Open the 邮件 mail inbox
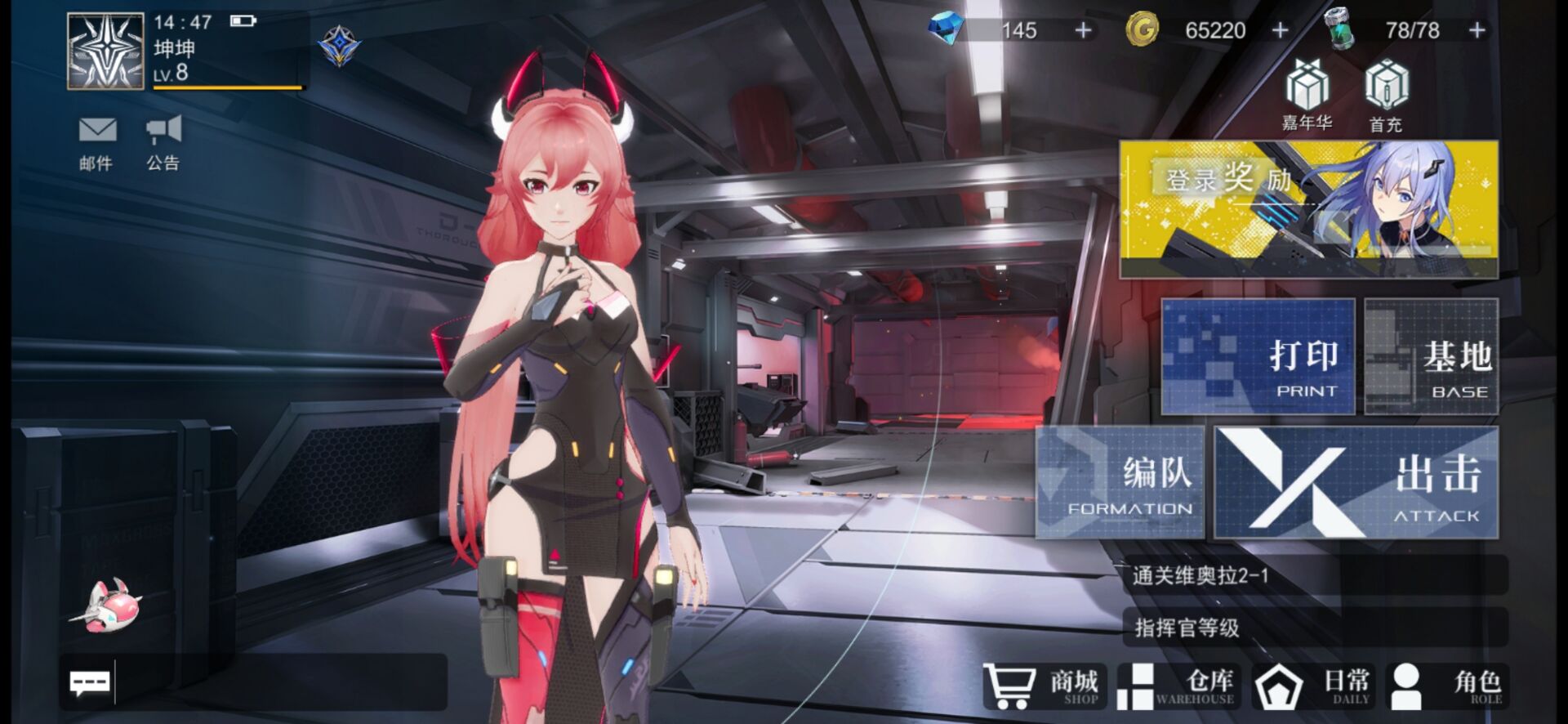 pos(97,141)
